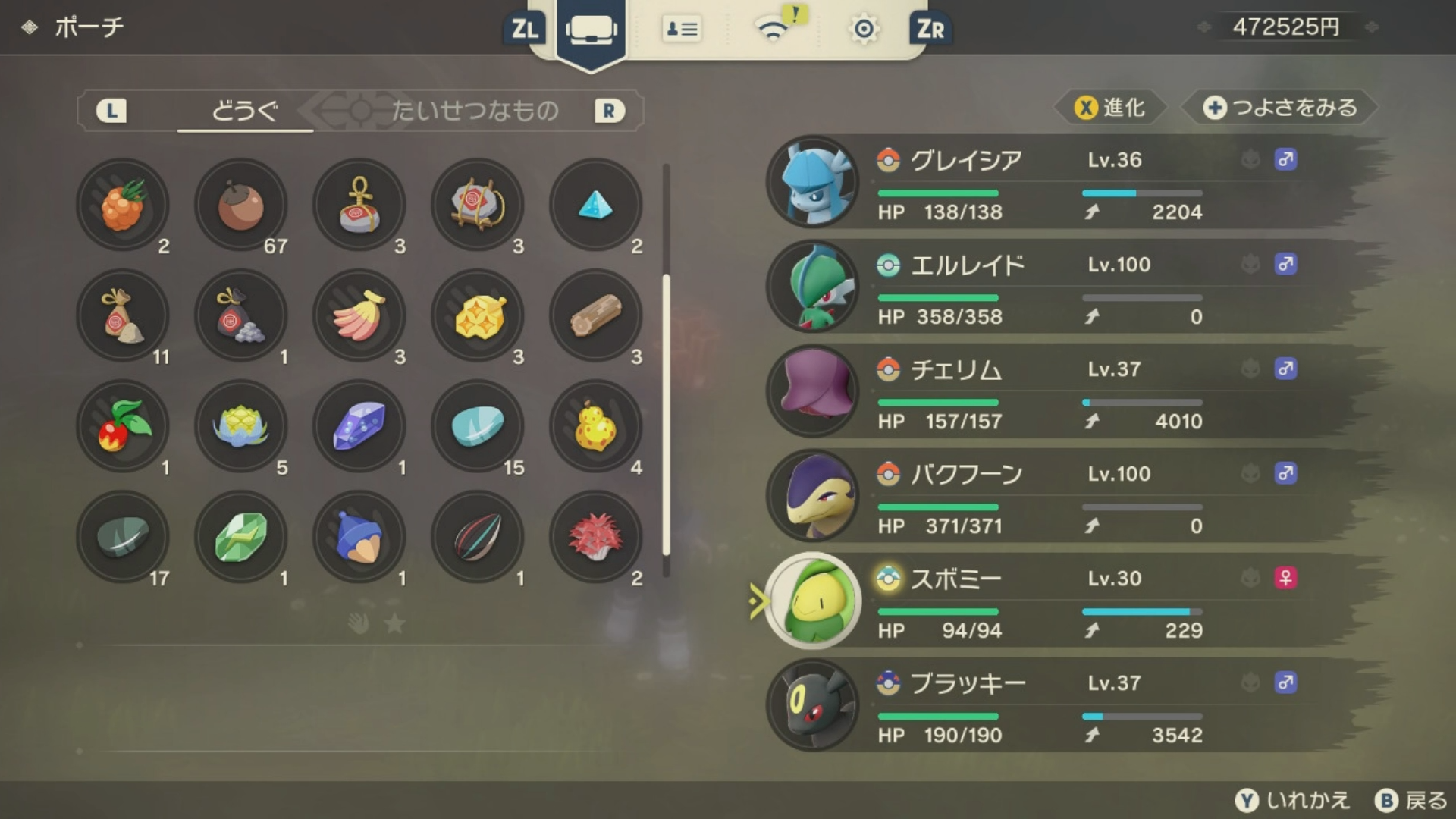The width and height of the screenshot is (1456, 819).
Task: Open the trainer card menu icon
Action: tap(681, 30)
